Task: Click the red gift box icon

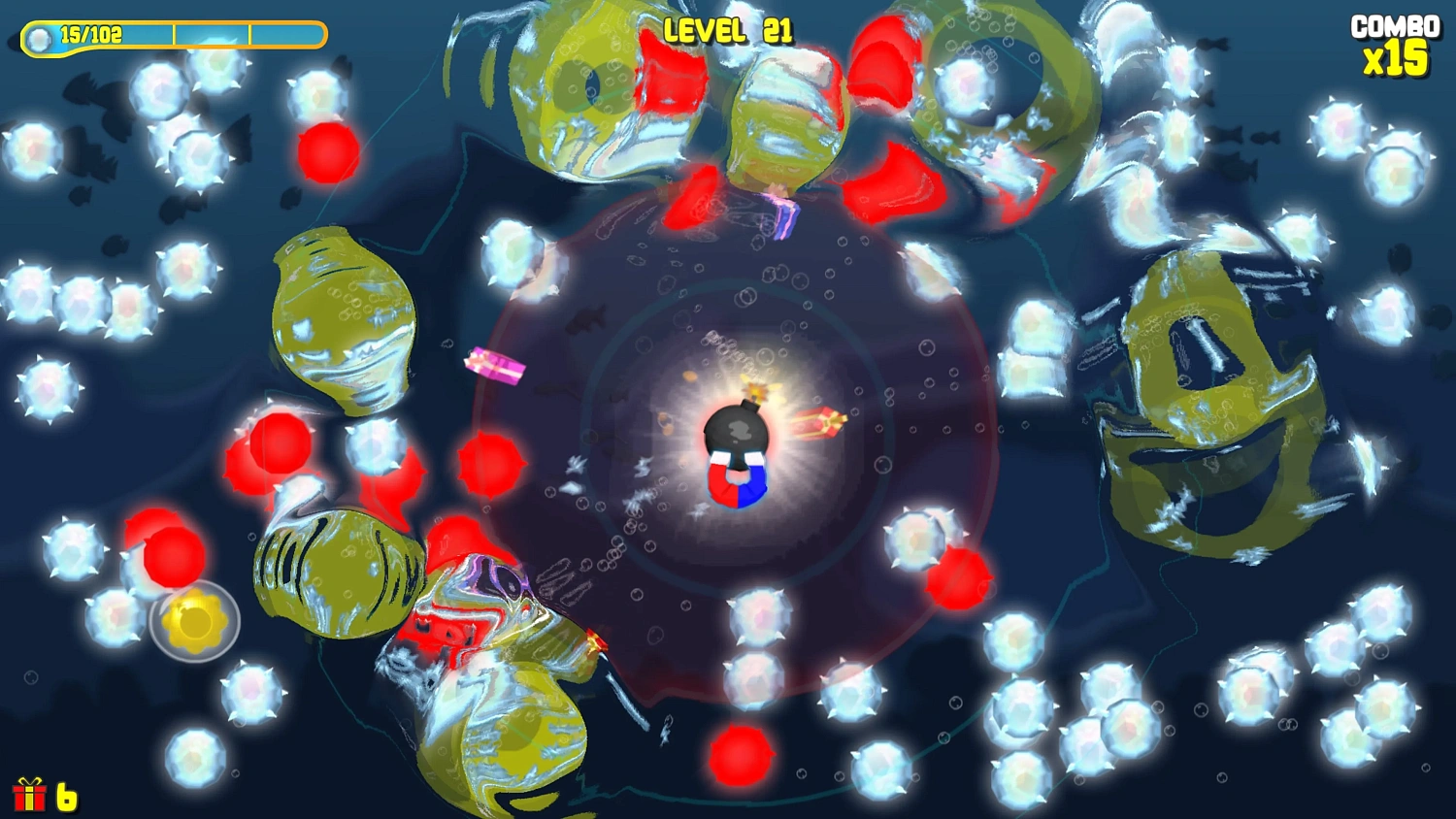Action: (29, 795)
